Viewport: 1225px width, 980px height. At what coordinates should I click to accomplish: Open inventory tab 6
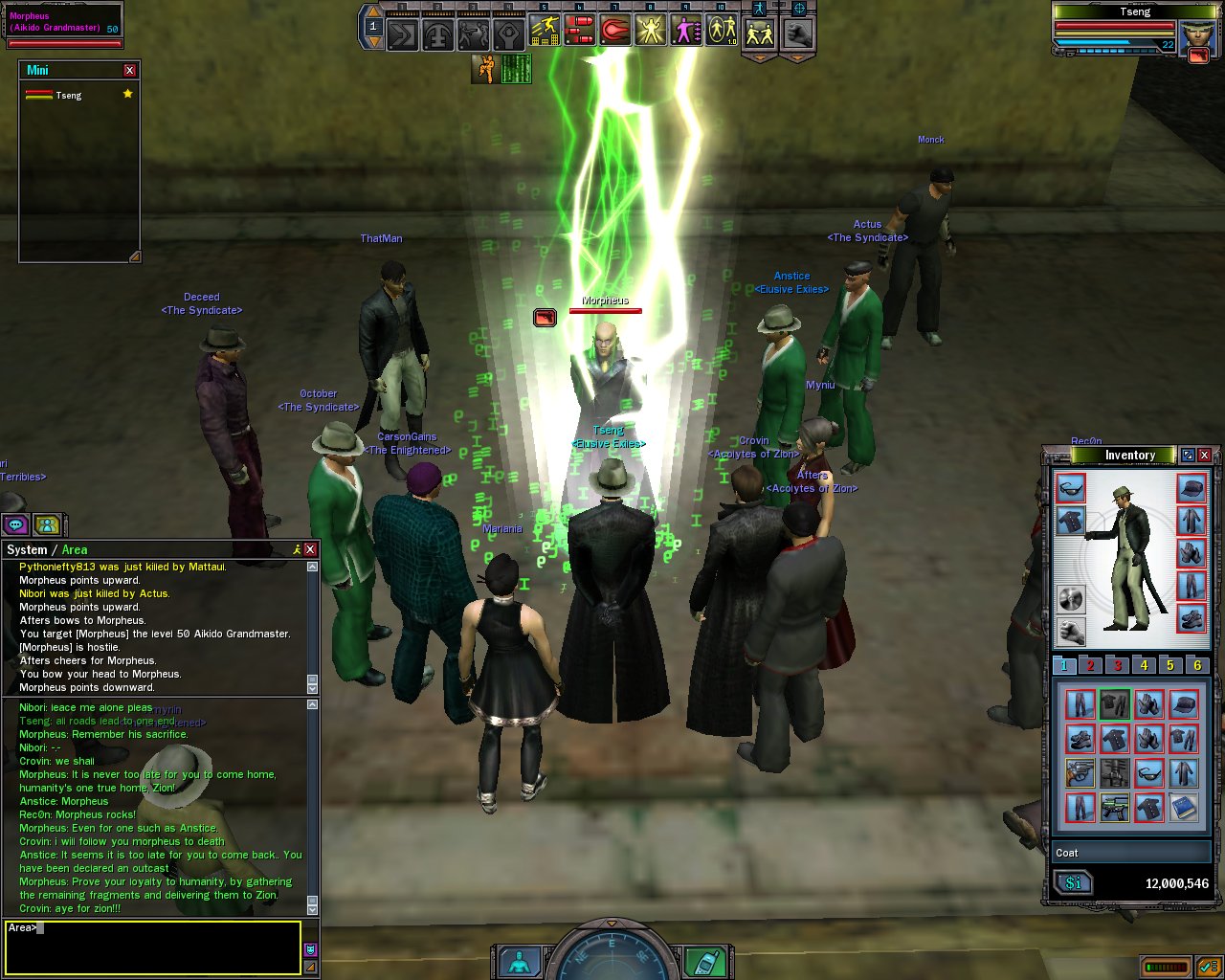coord(1196,665)
